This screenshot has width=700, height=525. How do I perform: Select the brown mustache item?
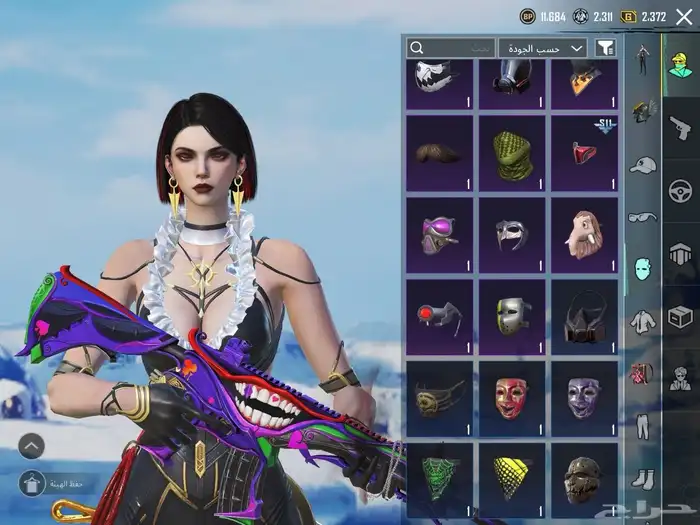coord(439,154)
